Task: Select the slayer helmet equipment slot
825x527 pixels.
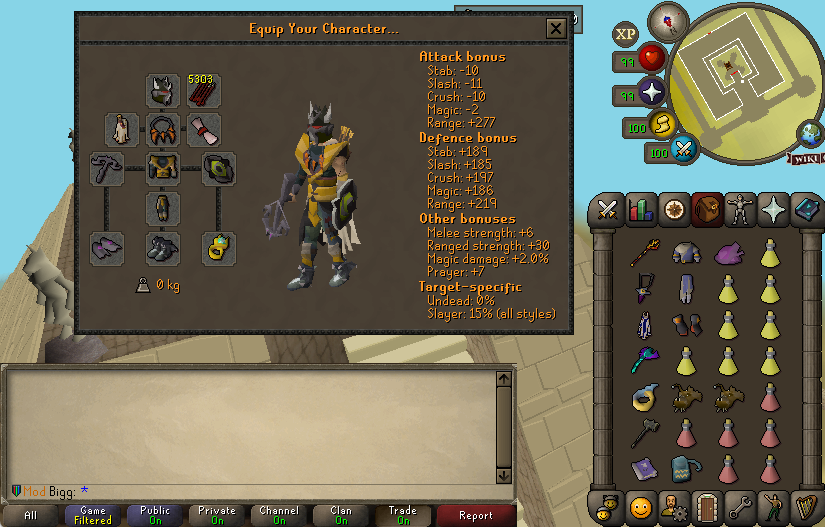Action: [x=163, y=92]
